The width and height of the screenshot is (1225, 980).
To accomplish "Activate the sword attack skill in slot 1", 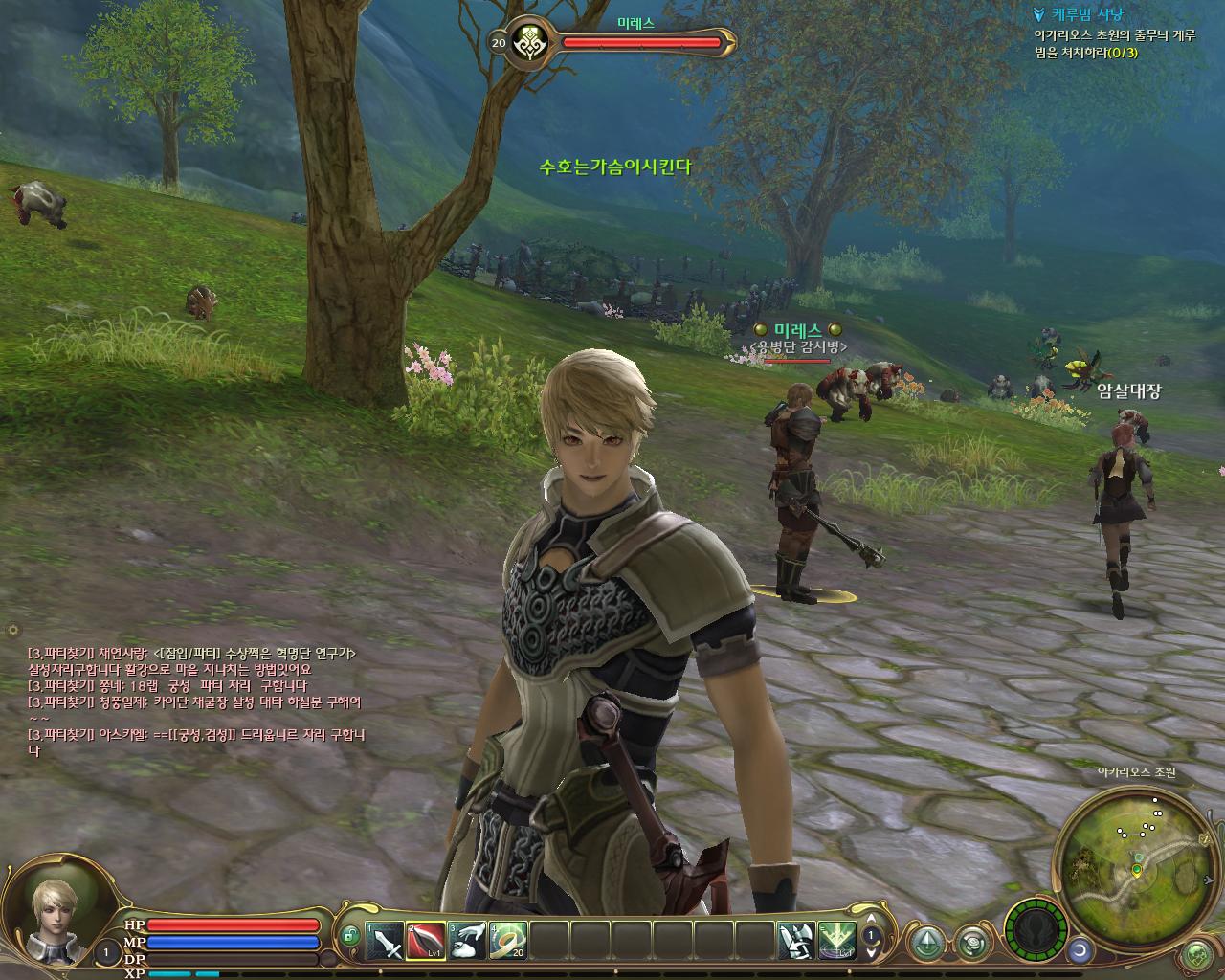I will (x=386, y=942).
